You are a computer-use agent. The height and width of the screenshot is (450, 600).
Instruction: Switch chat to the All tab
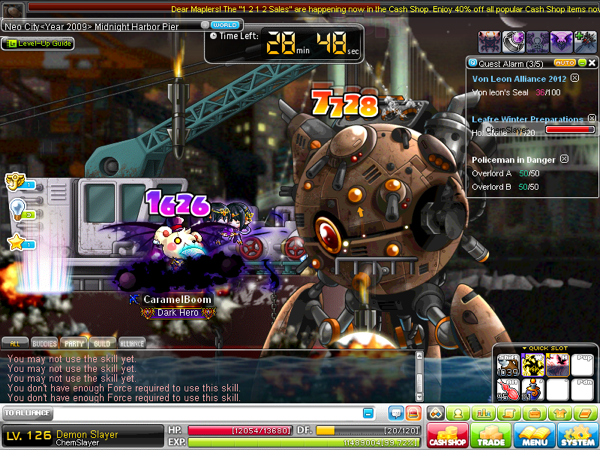pos(15,342)
